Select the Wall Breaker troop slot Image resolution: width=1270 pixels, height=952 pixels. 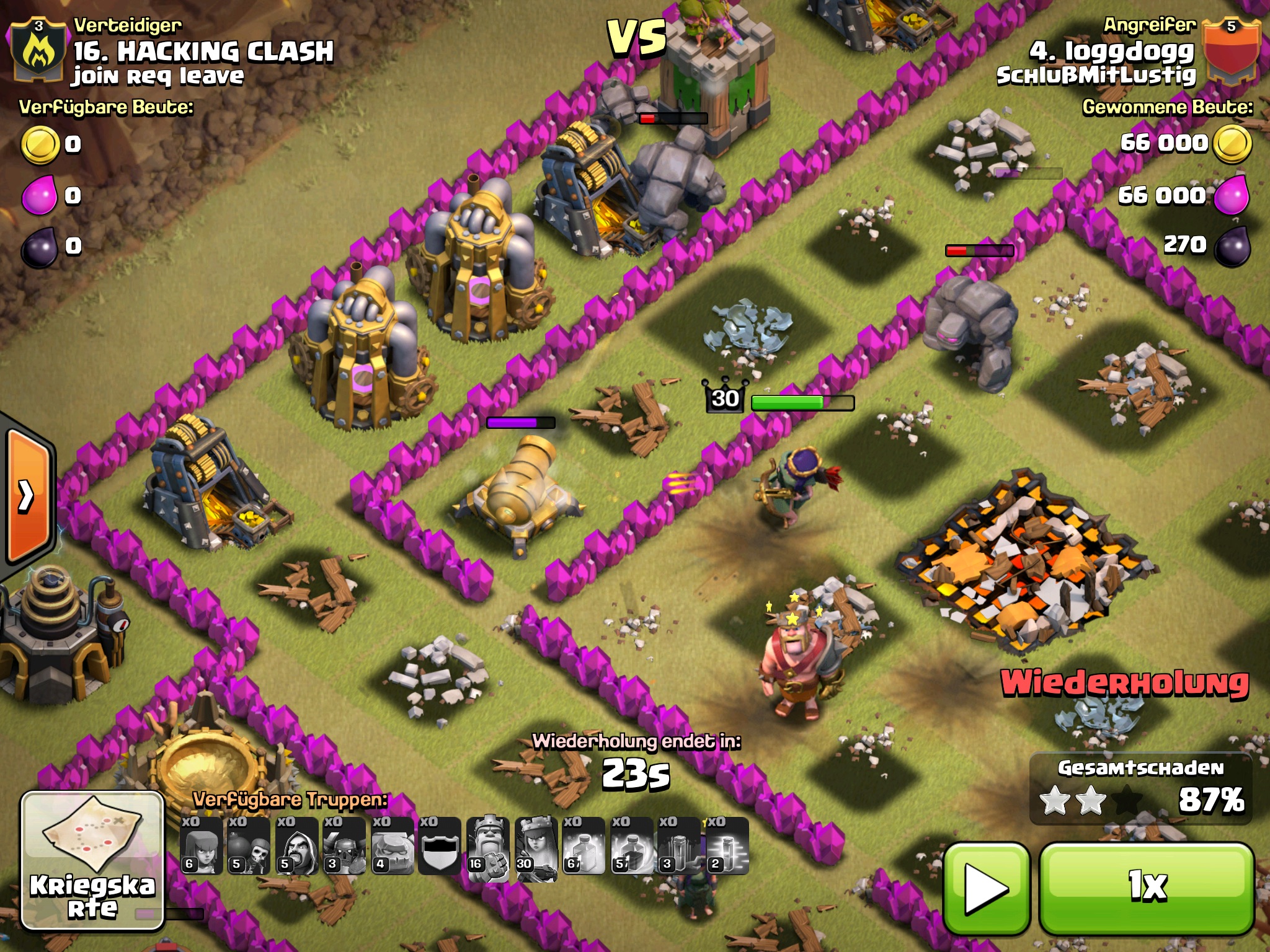(249, 845)
